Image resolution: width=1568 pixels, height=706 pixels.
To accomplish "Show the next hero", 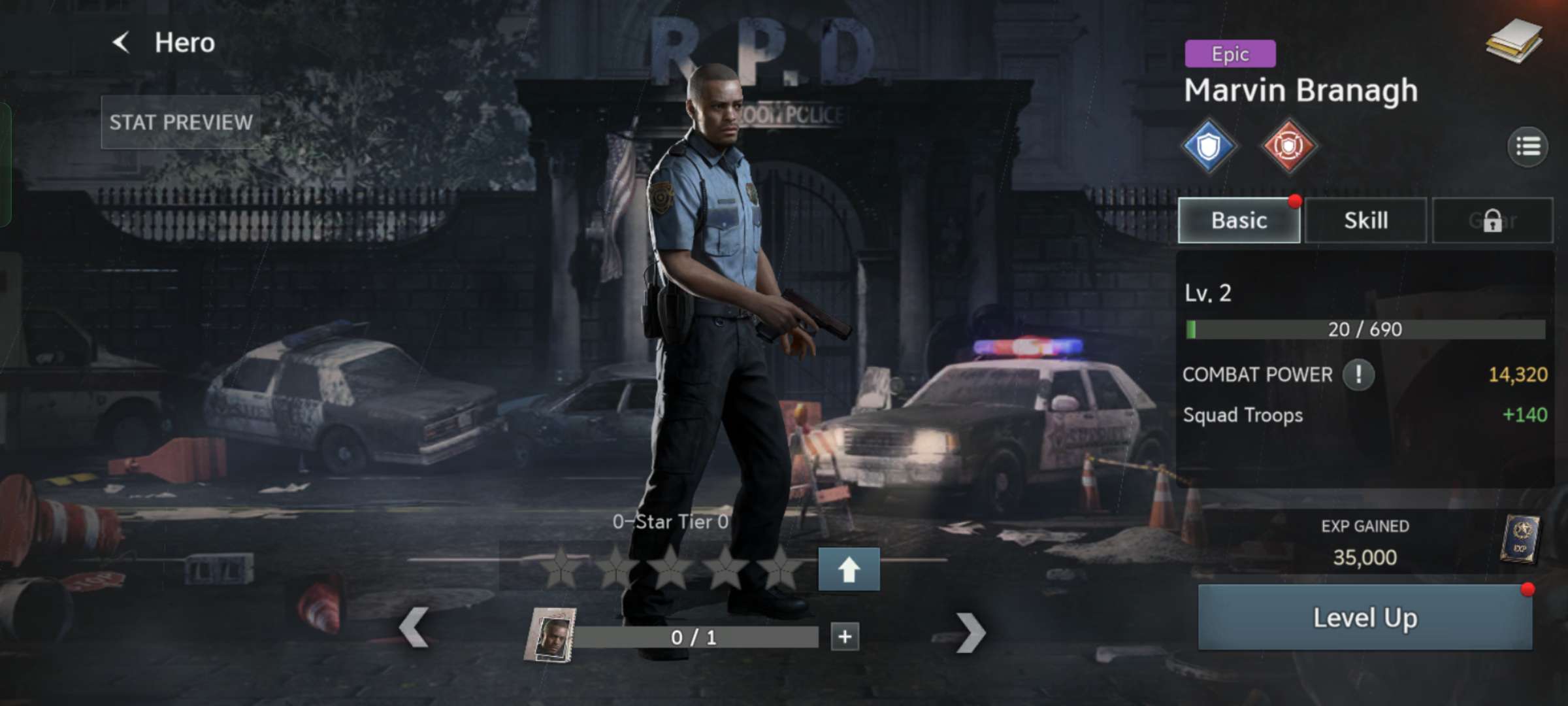I will point(970,632).
